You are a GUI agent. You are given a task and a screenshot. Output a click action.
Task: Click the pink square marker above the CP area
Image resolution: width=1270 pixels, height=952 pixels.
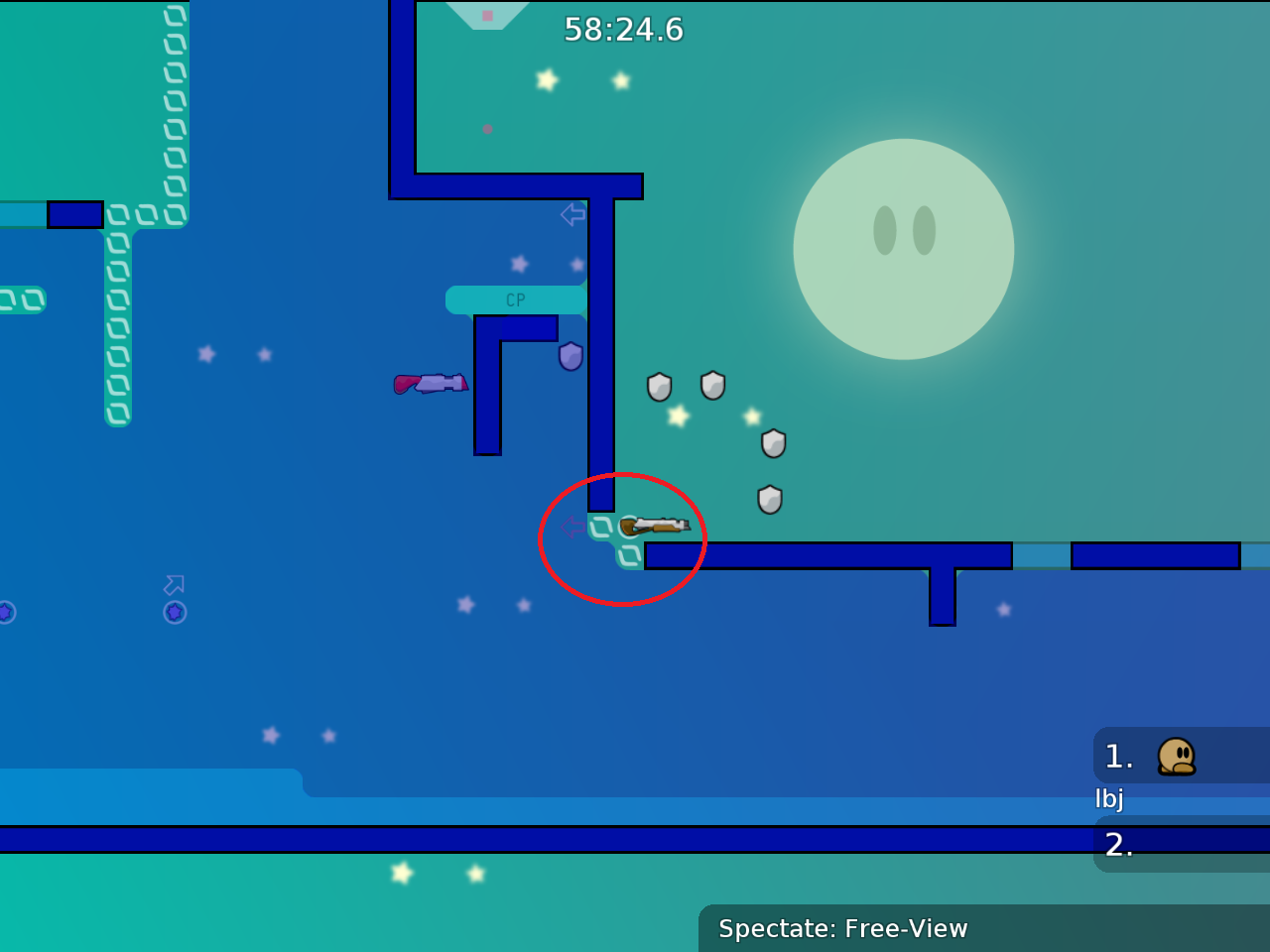[487, 15]
